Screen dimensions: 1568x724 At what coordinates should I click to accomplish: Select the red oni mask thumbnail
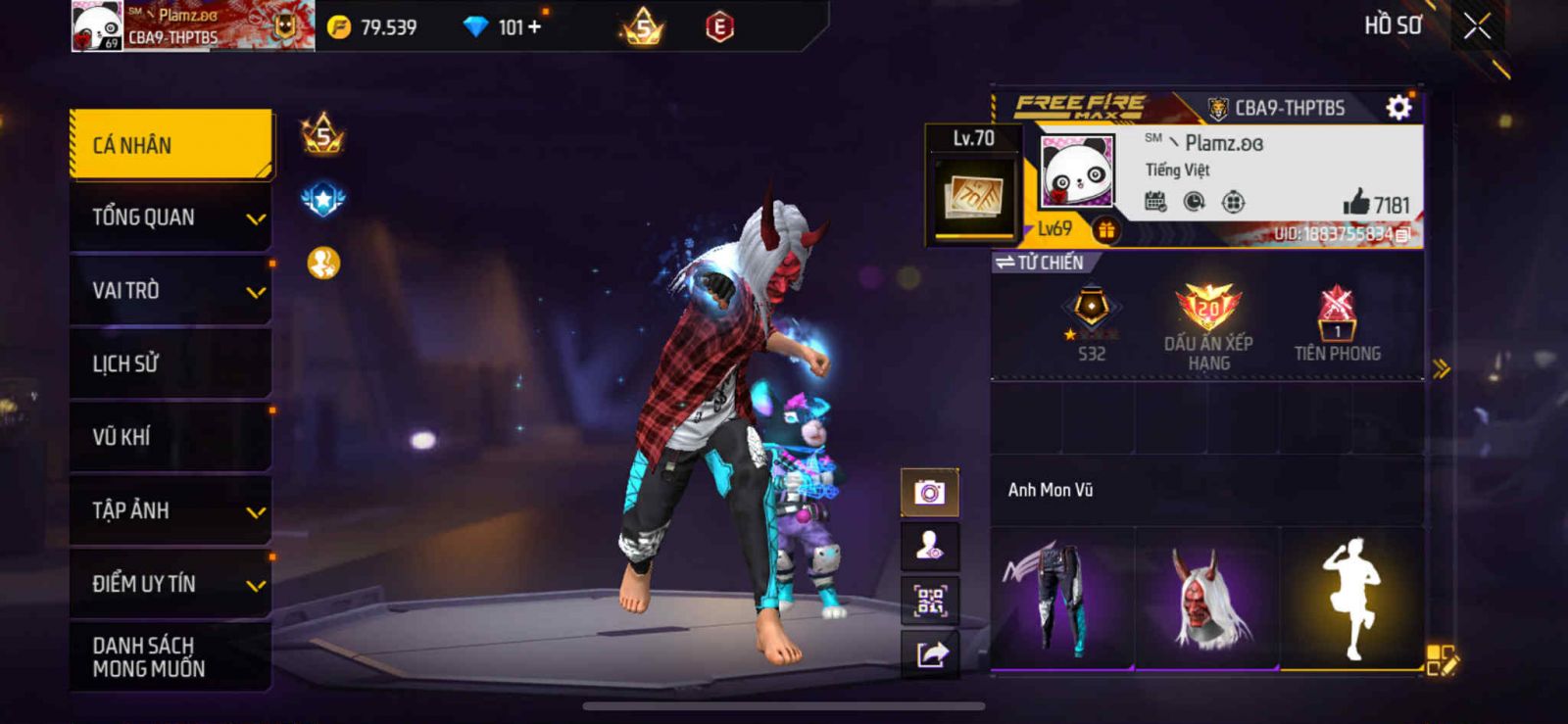pyautogui.click(x=1207, y=599)
